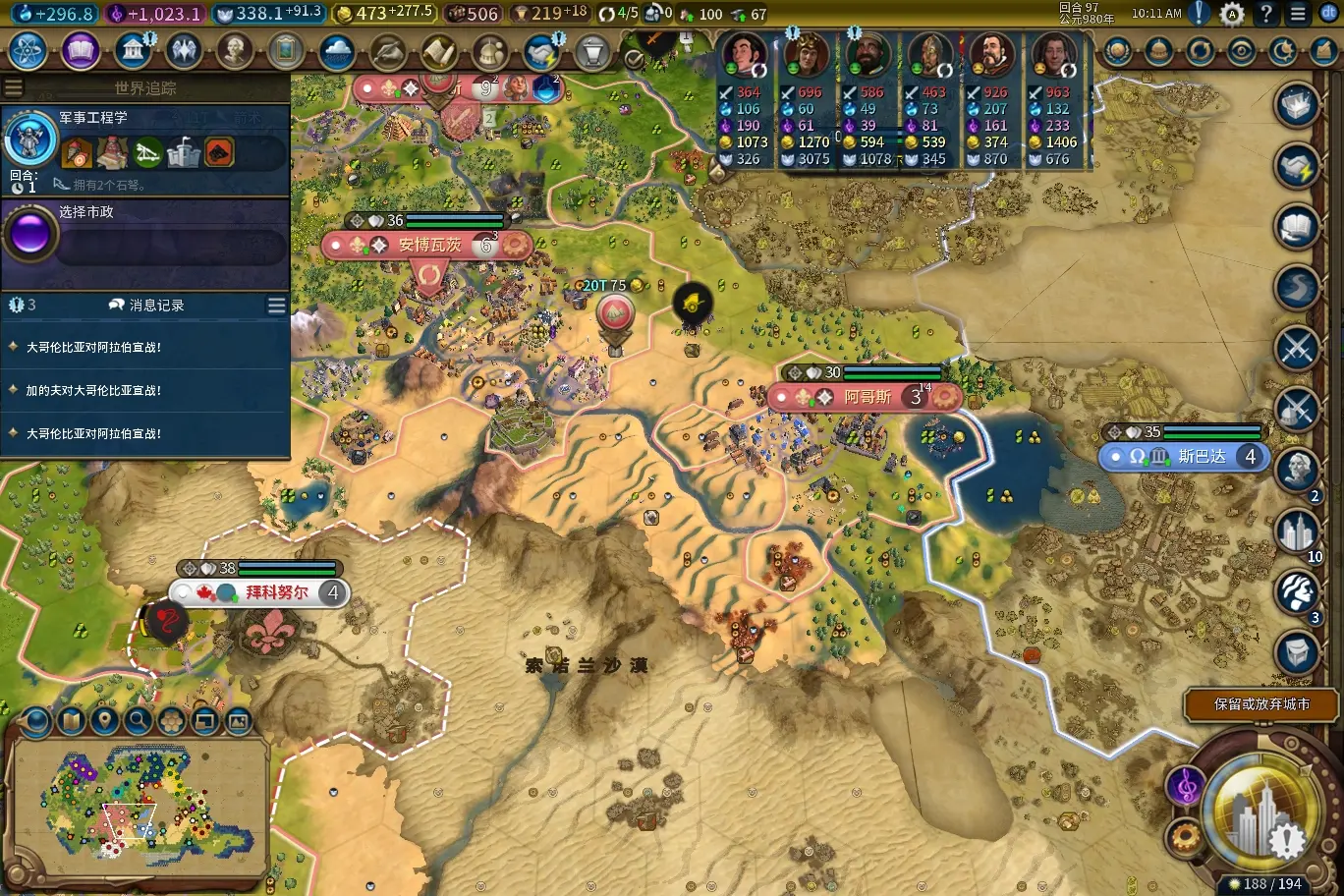
Task: Open the map pin tool
Action: 104,721
